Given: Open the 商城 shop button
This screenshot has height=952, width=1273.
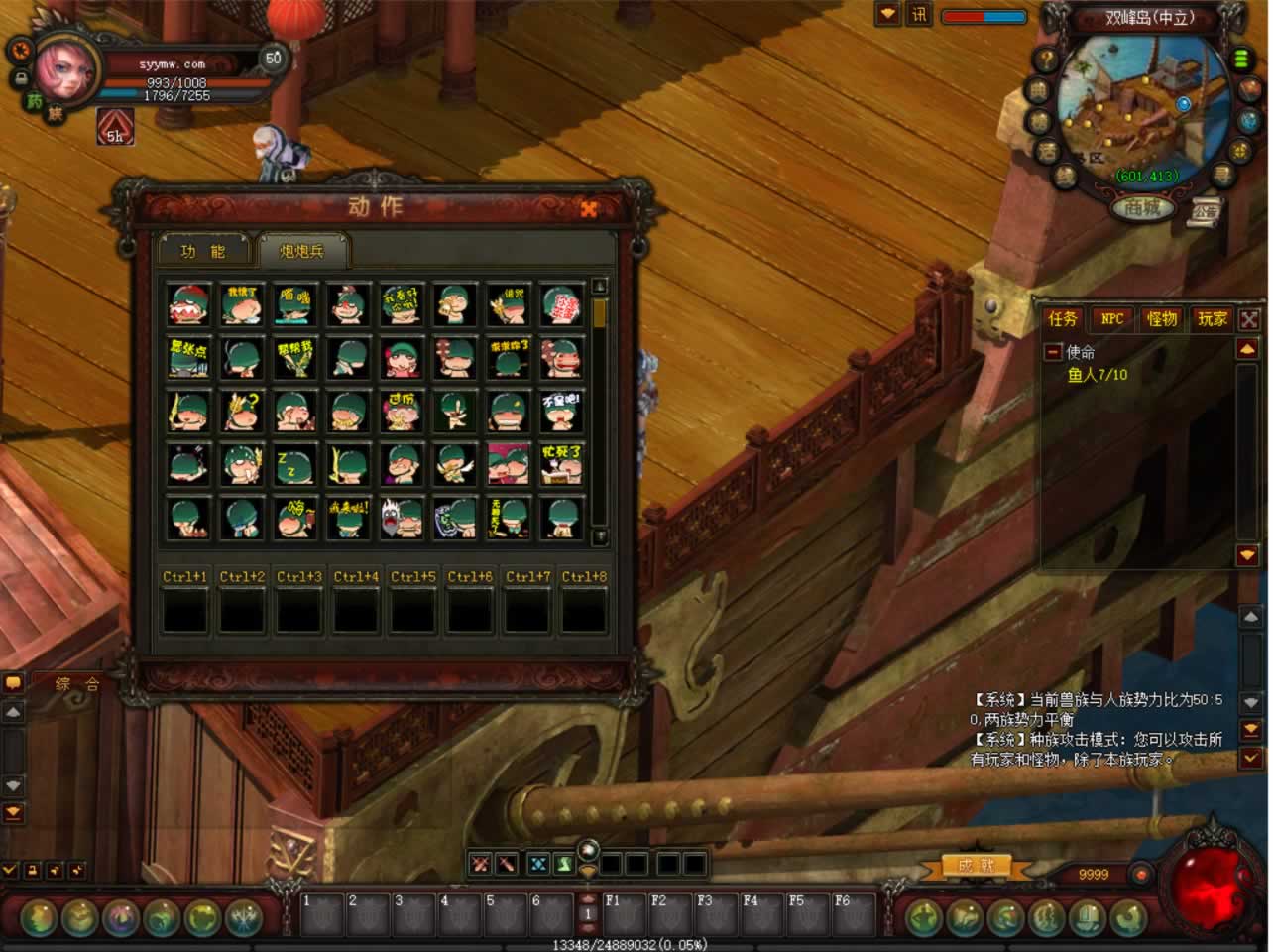Looking at the screenshot, I should [x=1142, y=208].
